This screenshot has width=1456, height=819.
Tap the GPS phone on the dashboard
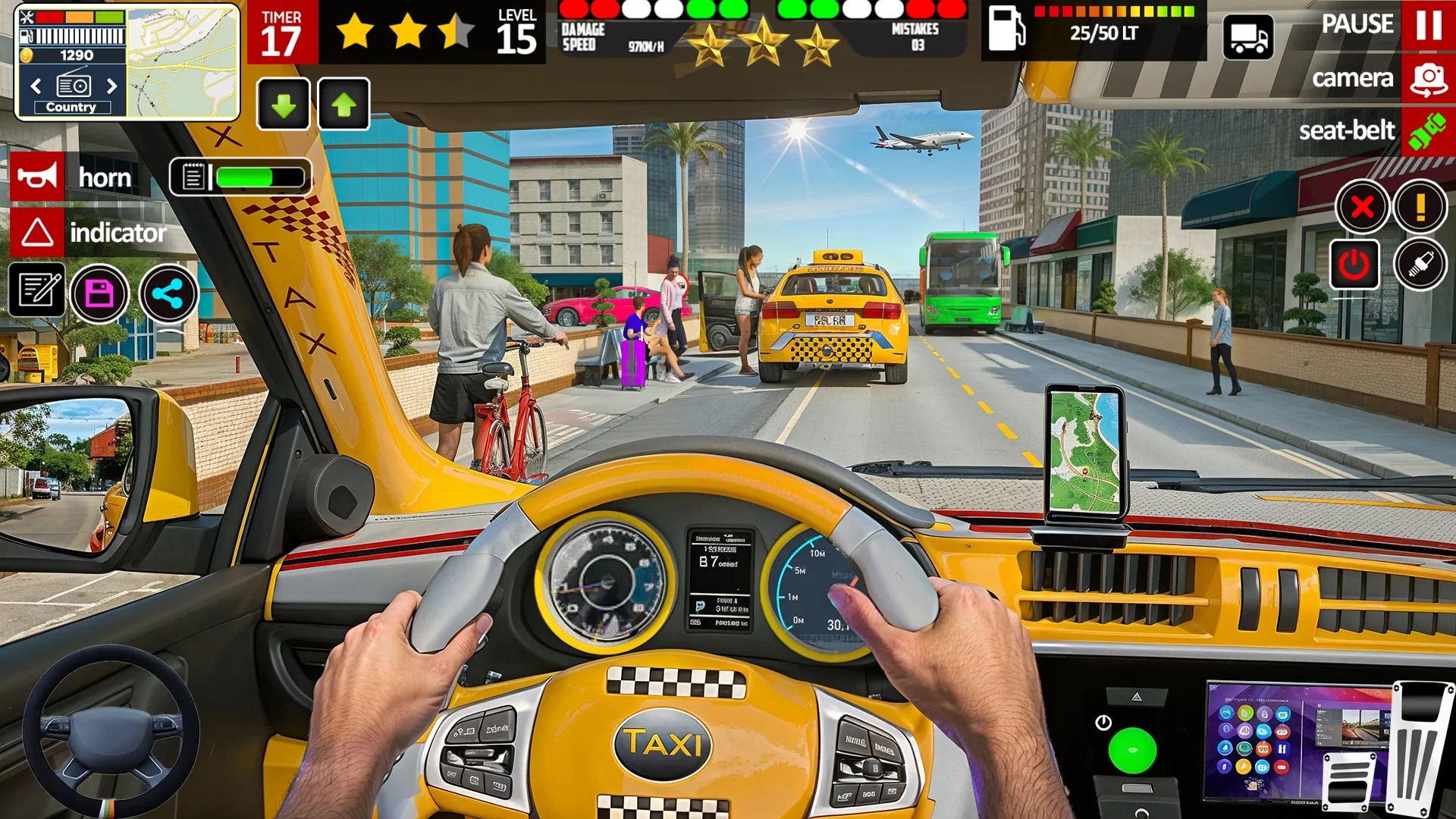tap(1086, 451)
